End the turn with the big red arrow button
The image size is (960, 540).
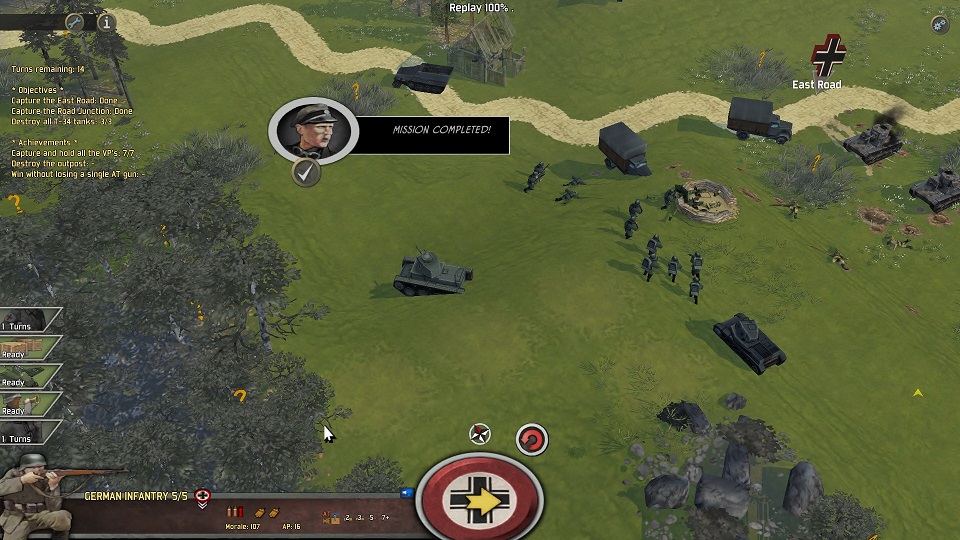(x=480, y=499)
